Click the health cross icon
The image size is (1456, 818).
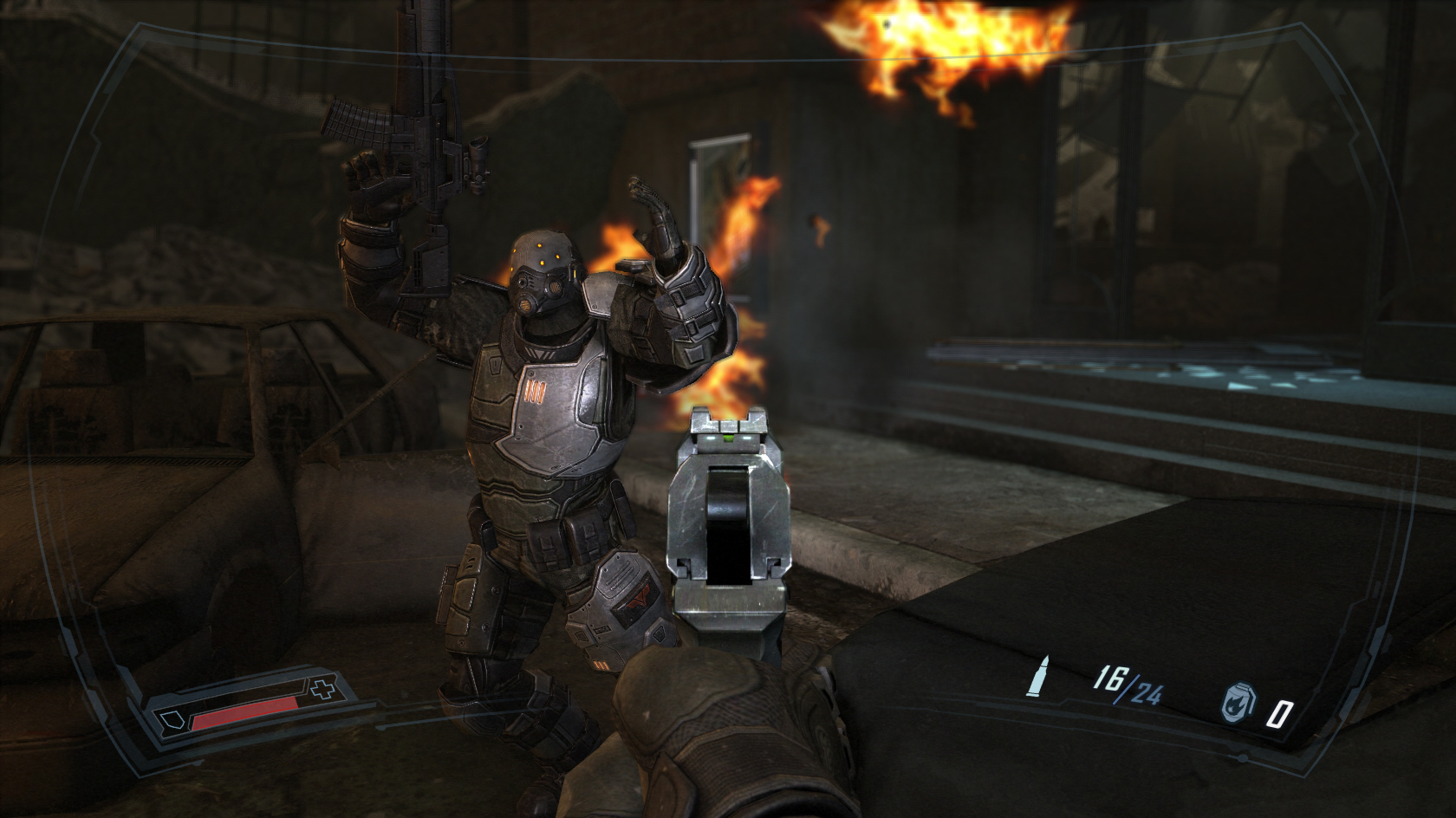click(x=323, y=691)
